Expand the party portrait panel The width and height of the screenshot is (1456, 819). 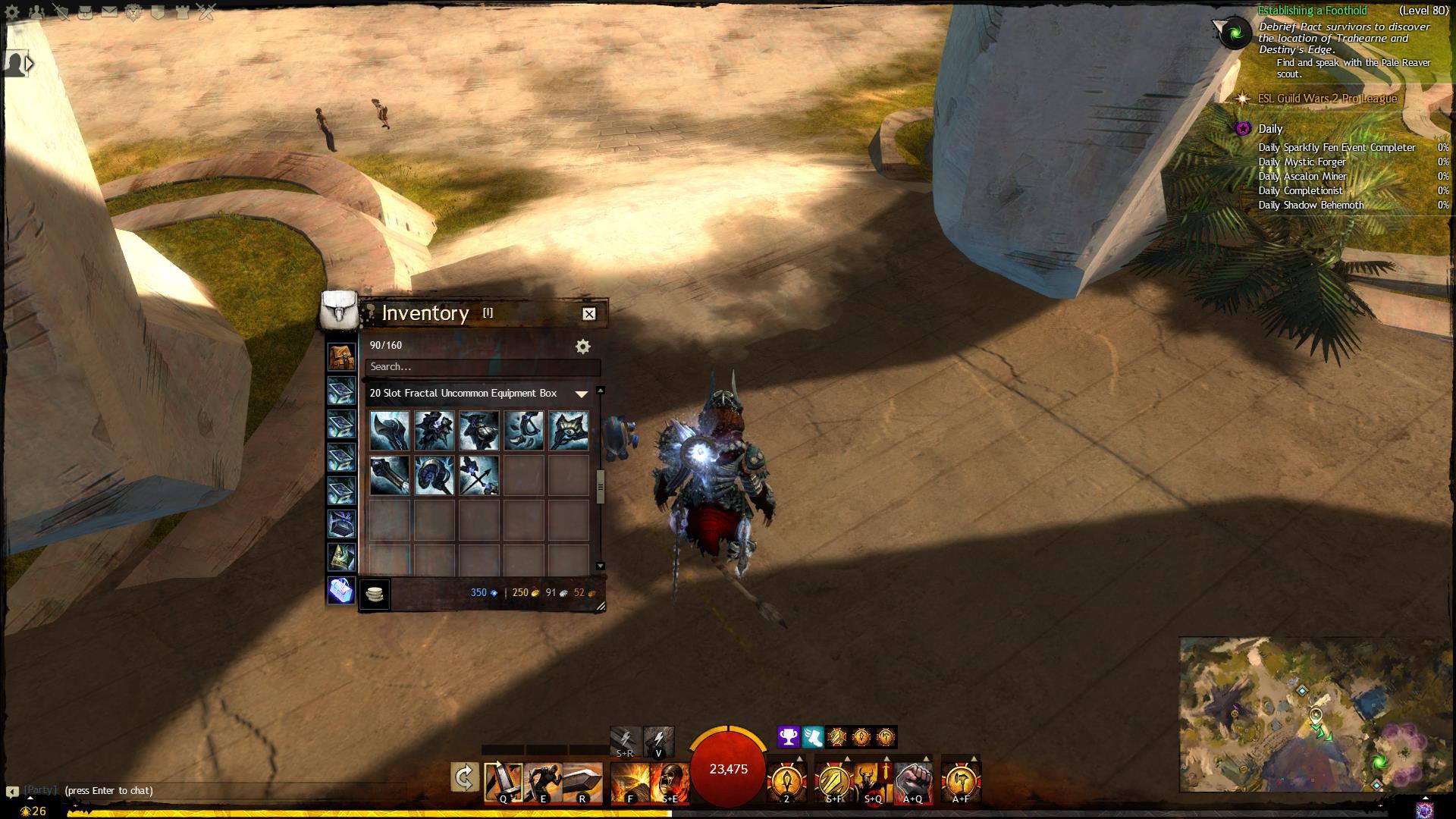coord(29,64)
